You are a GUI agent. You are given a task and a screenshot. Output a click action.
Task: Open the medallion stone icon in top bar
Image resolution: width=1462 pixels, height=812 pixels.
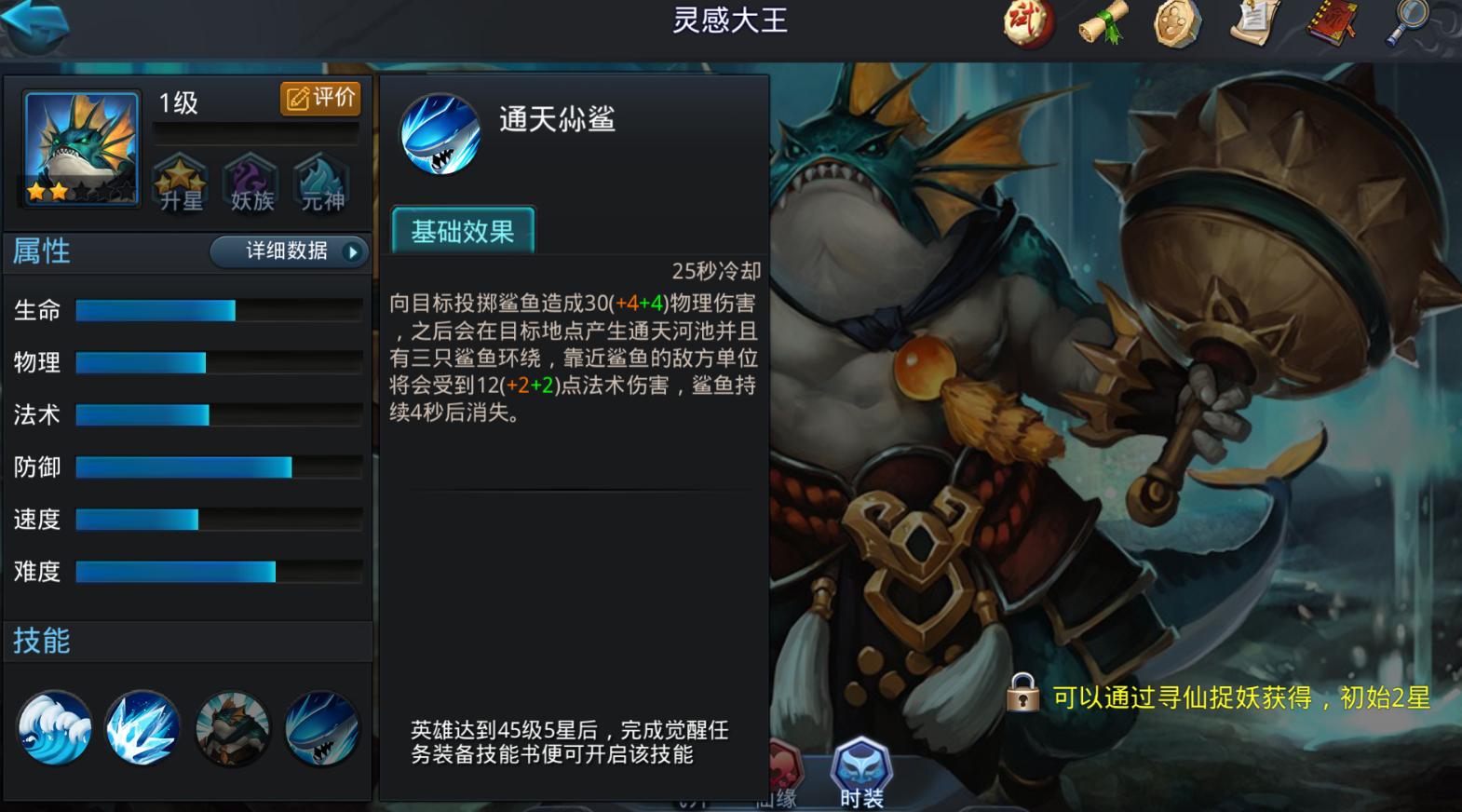(x=1178, y=24)
